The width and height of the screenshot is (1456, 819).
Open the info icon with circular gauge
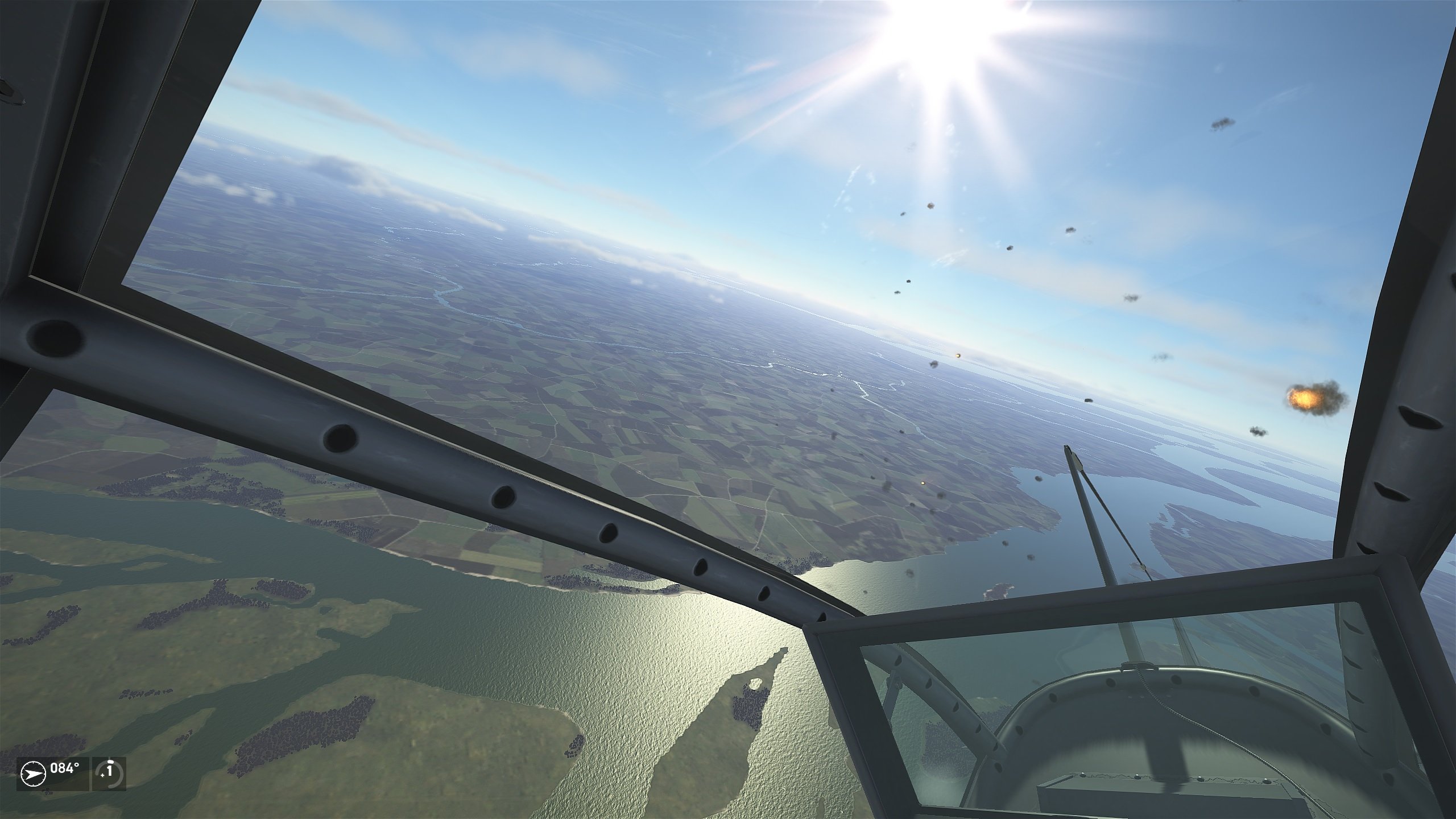tap(110, 773)
